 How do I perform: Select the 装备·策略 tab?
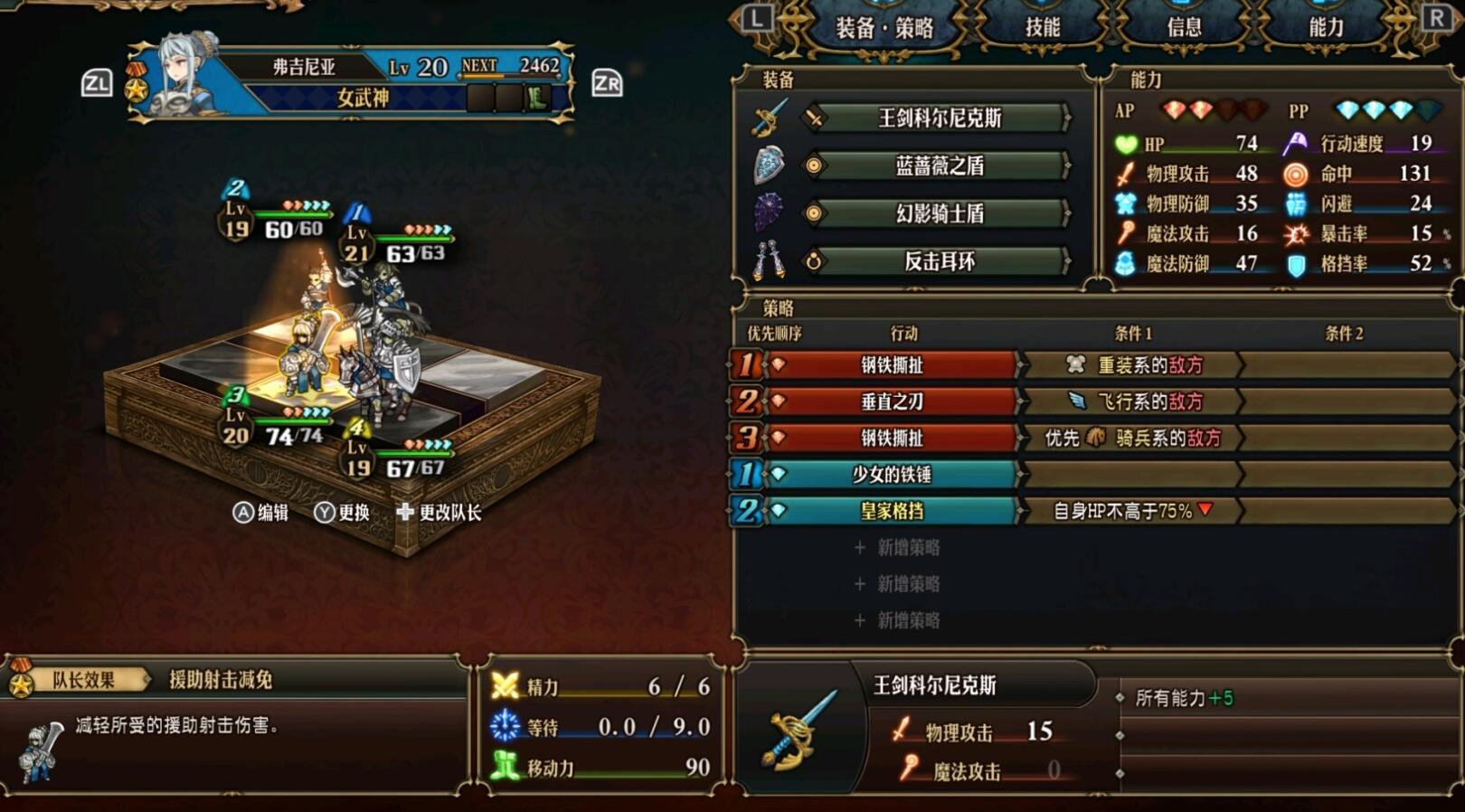(884, 28)
